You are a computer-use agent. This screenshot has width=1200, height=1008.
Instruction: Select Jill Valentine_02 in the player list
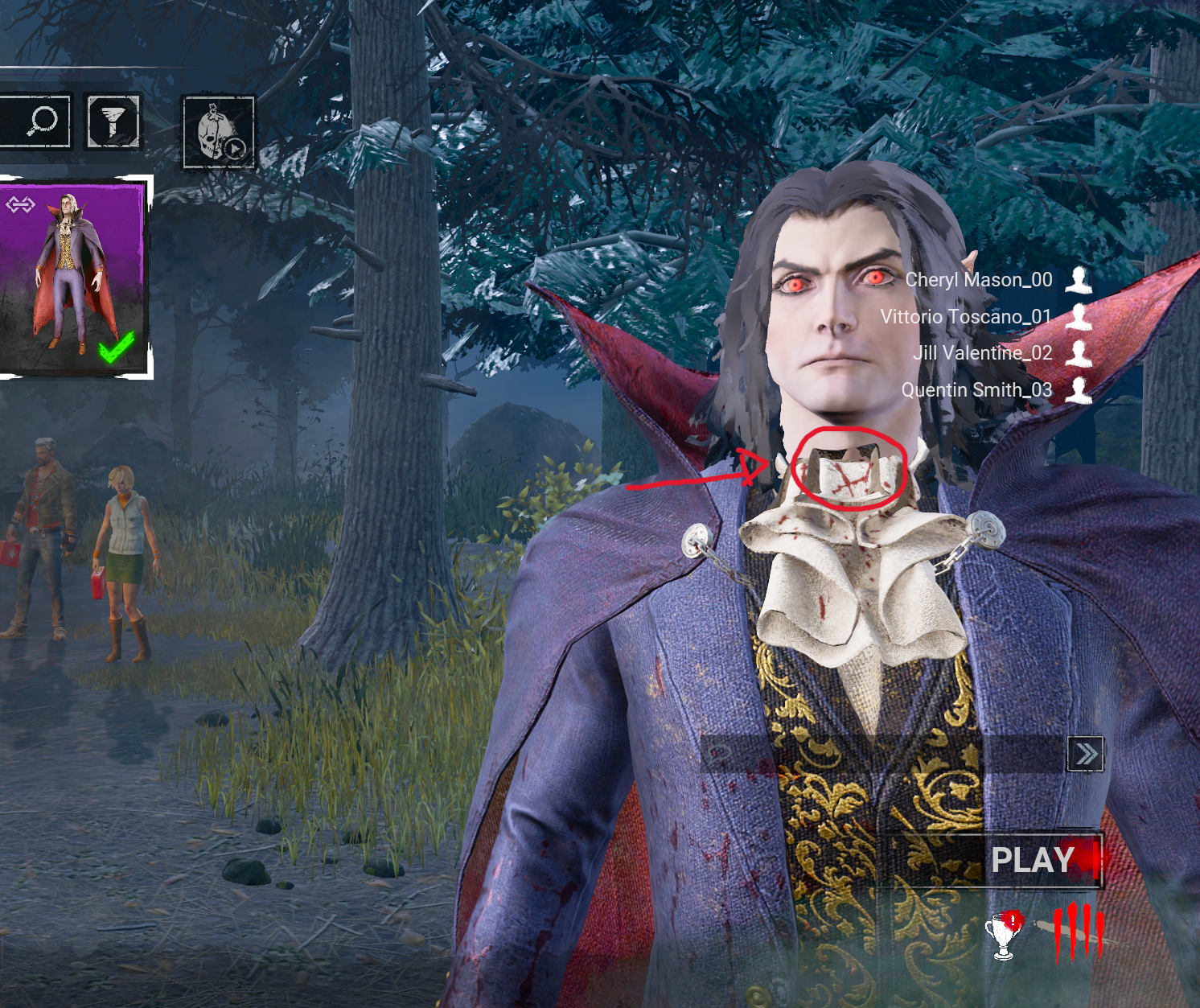coord(983,354)
